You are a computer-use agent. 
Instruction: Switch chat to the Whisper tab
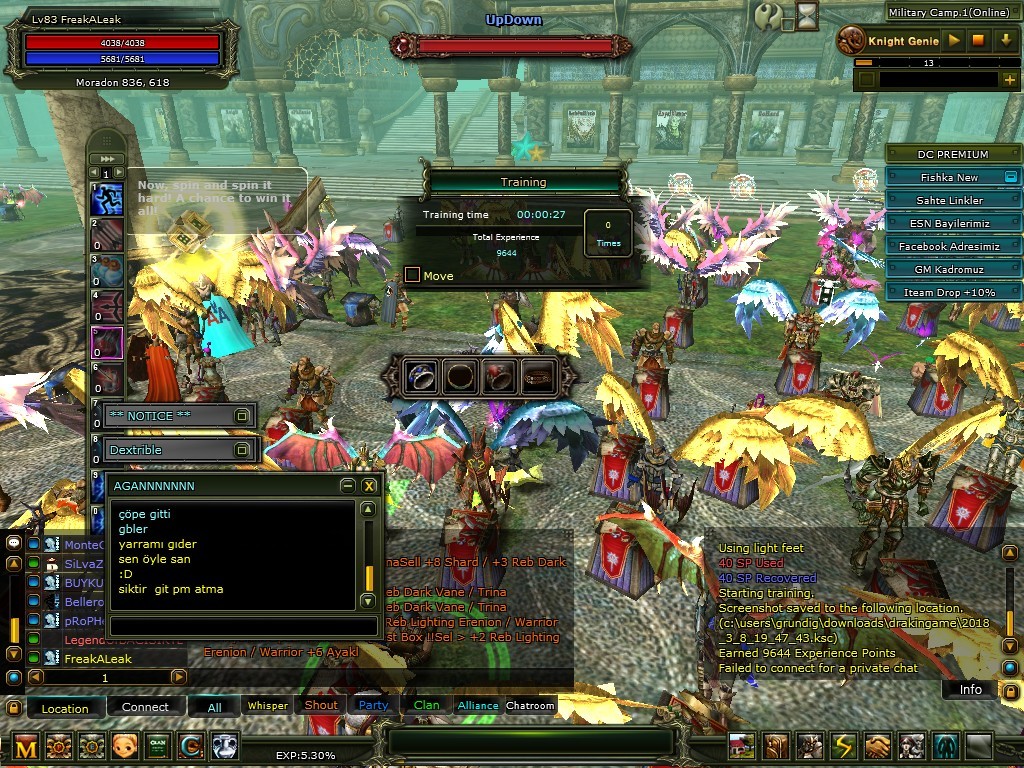267,706
